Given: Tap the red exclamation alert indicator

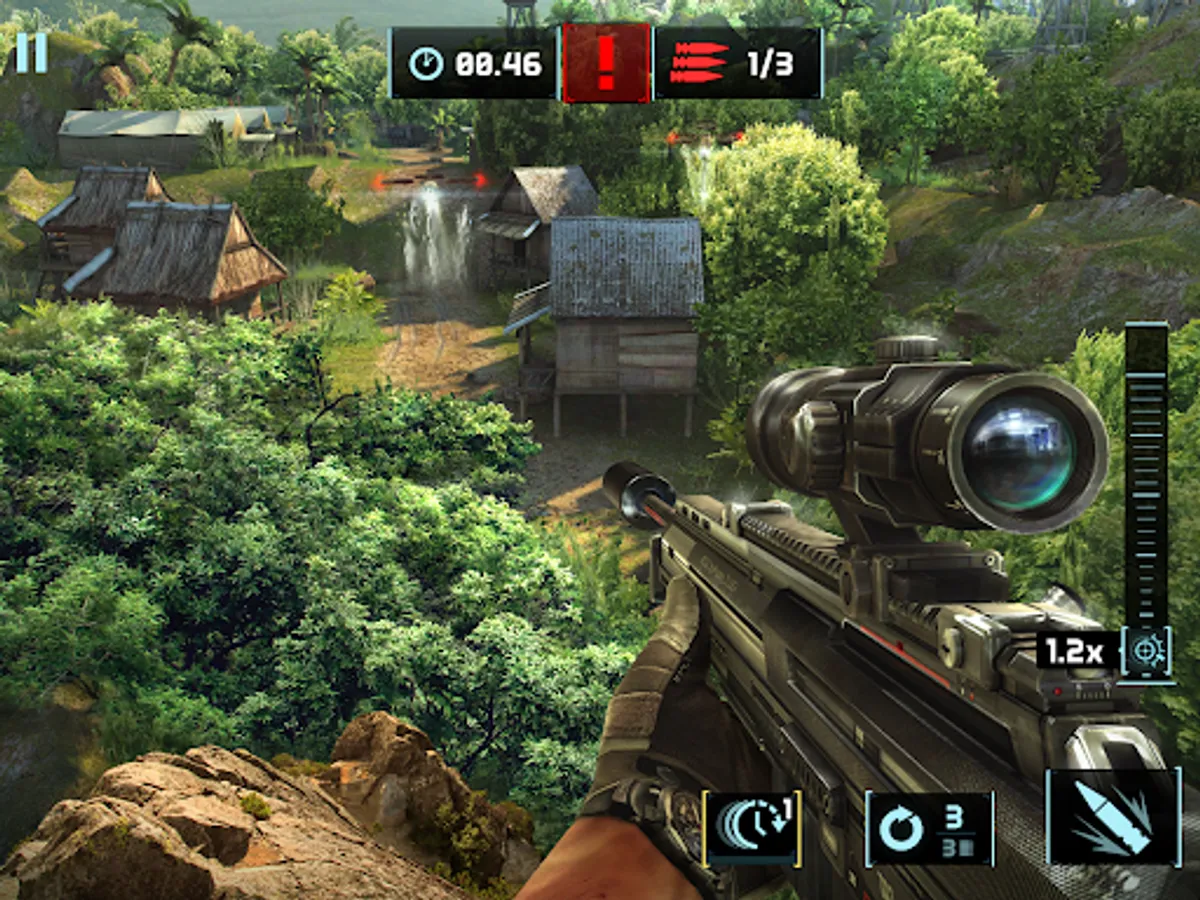Looking at the screenshot, I should [606, 63].
